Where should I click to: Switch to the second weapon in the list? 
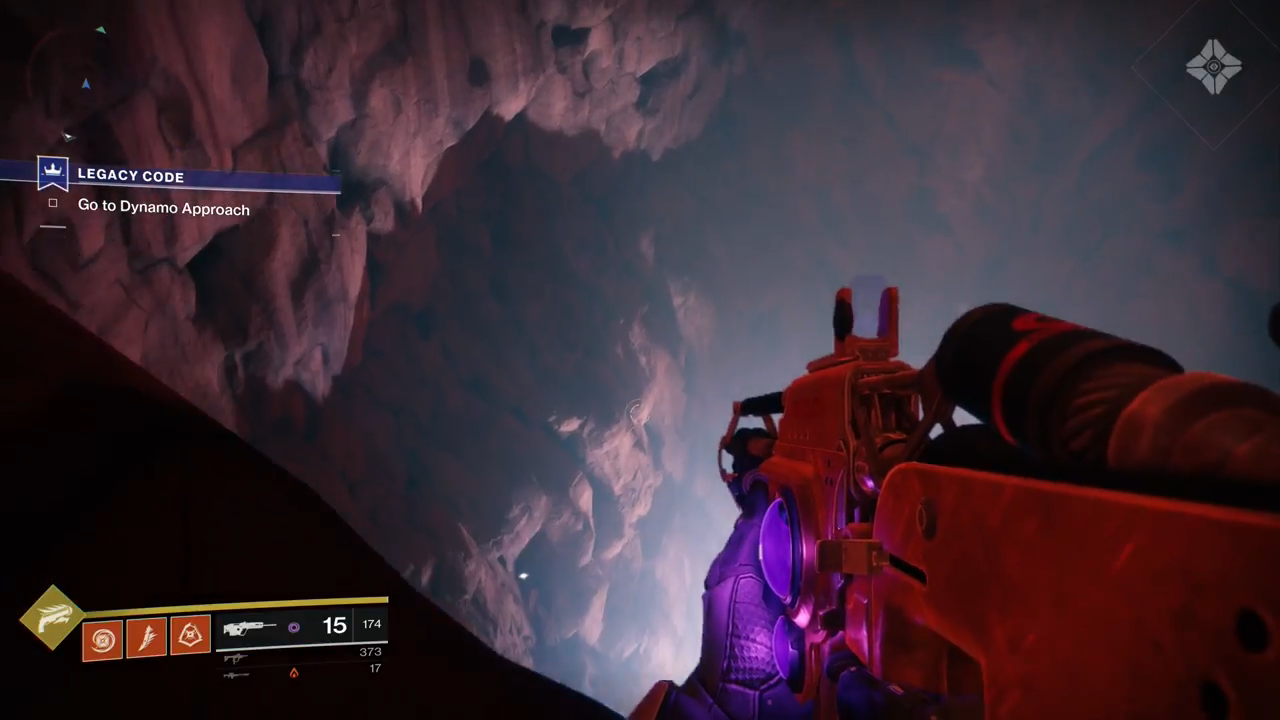236,658
